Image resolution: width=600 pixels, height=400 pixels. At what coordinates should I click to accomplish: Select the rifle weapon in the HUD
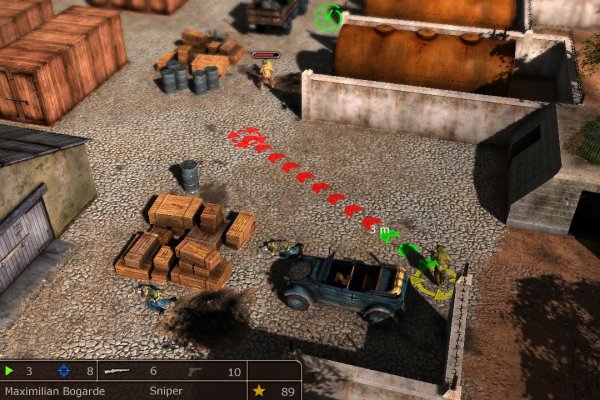click(x=118, y=371)
